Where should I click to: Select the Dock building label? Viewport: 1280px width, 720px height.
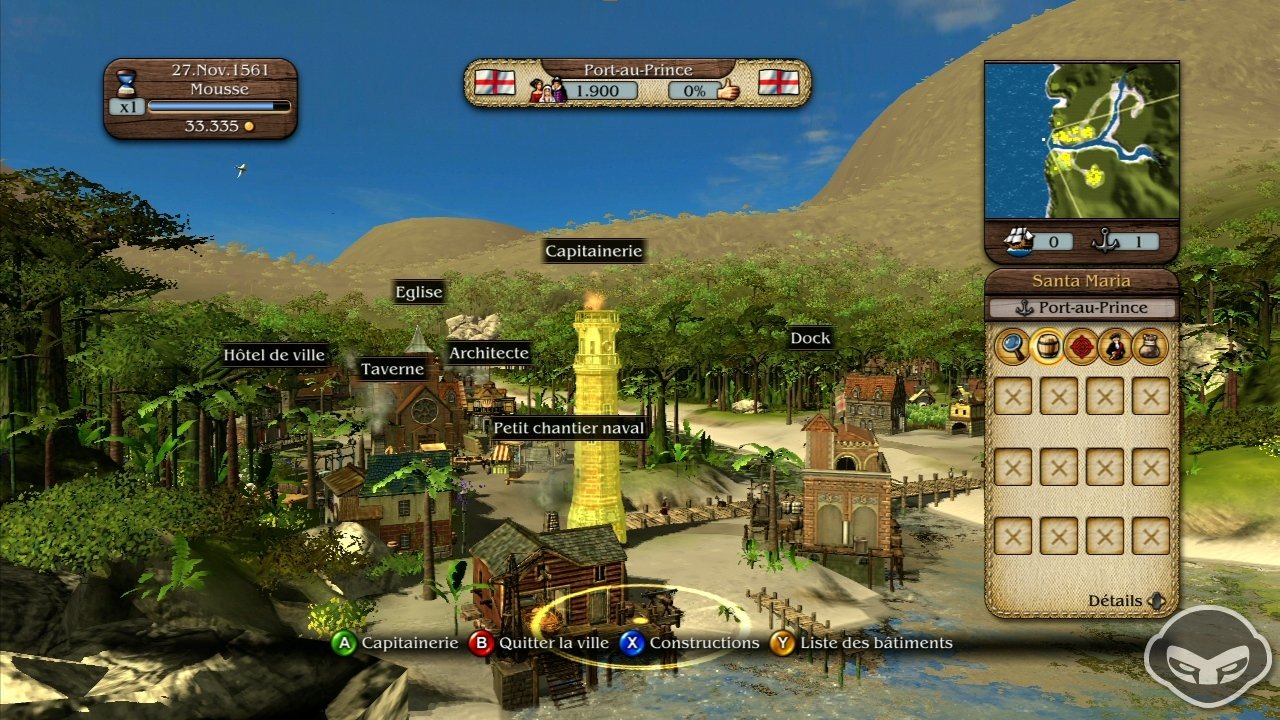click(810, 338)
